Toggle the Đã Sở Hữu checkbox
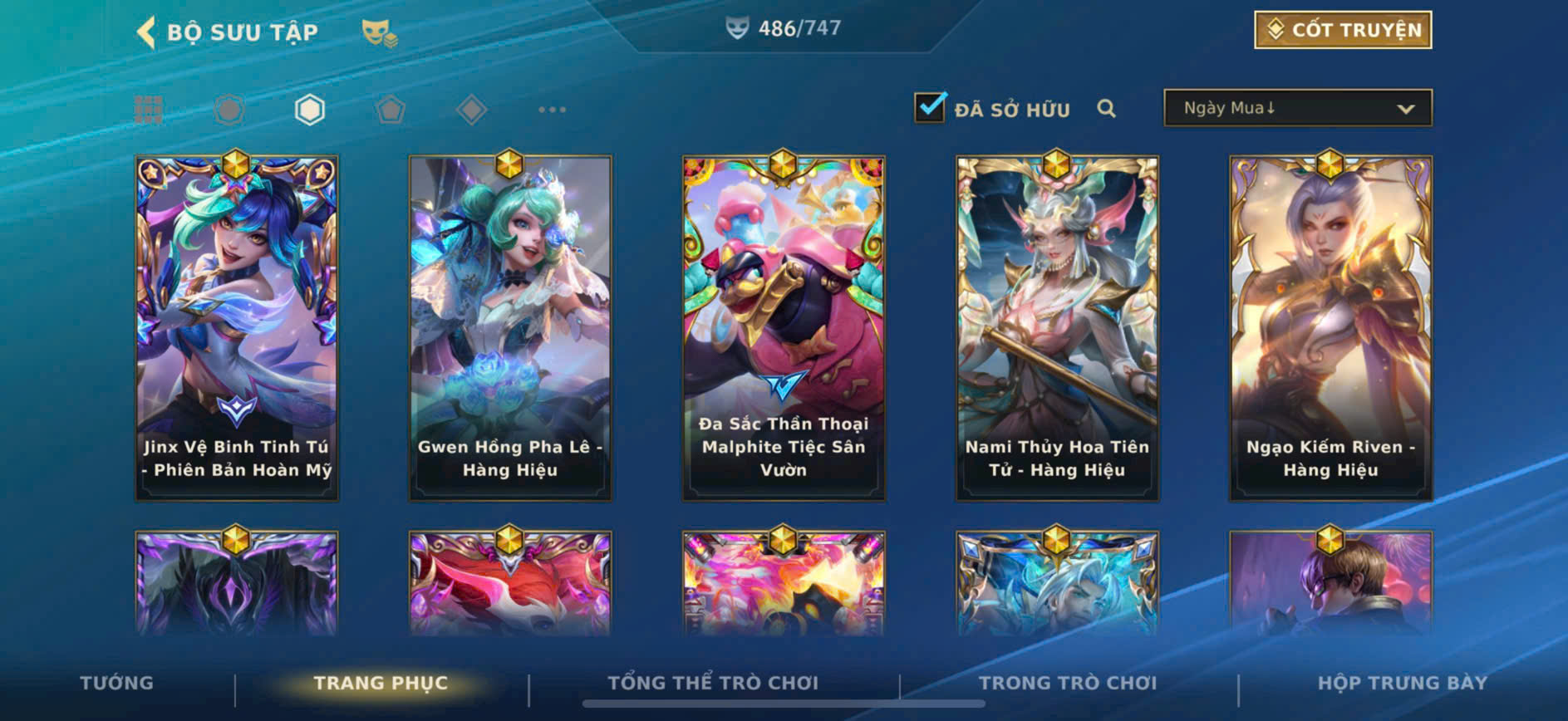 pyautogui.click(x=929, y=108)
